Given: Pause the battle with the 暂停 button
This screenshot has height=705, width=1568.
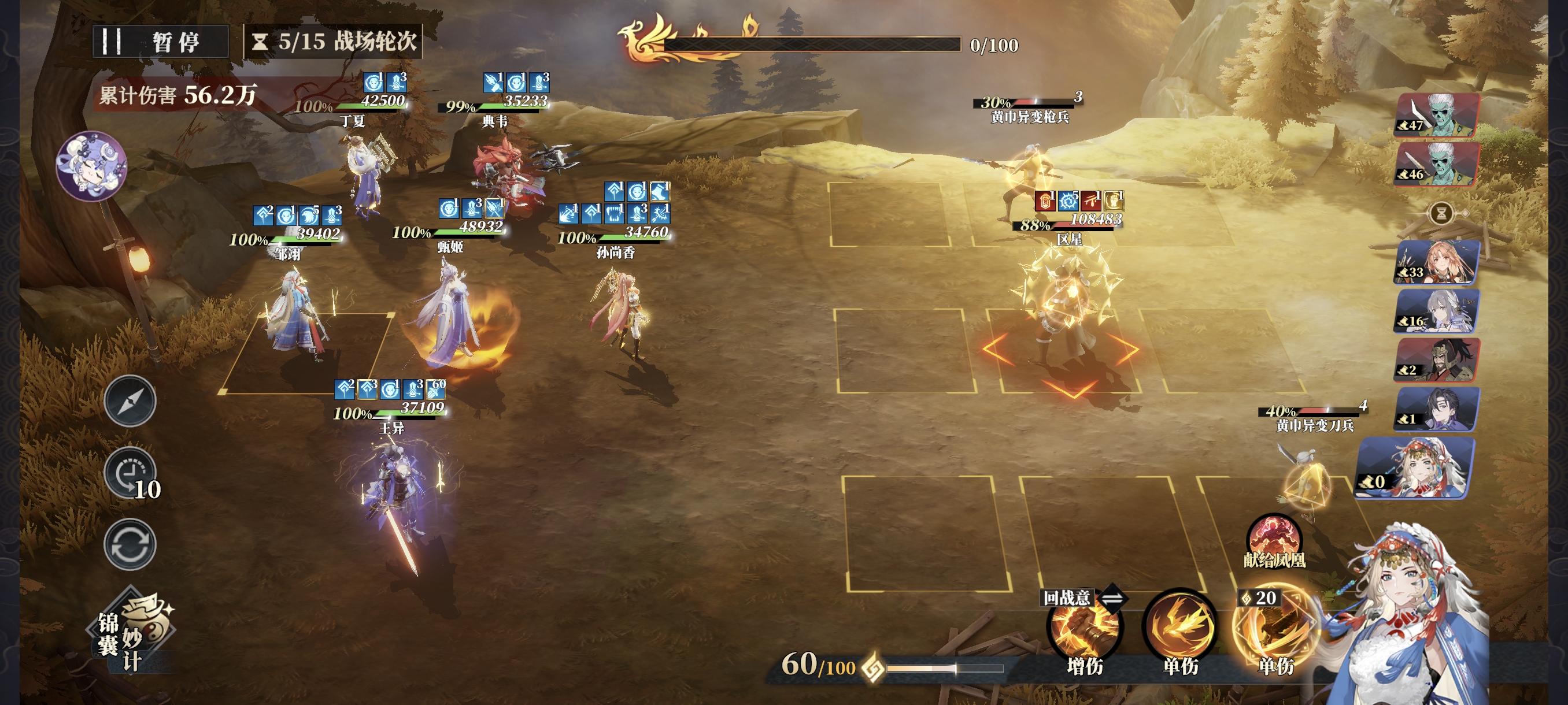Looking at the screenshot, I should (160, 42).
